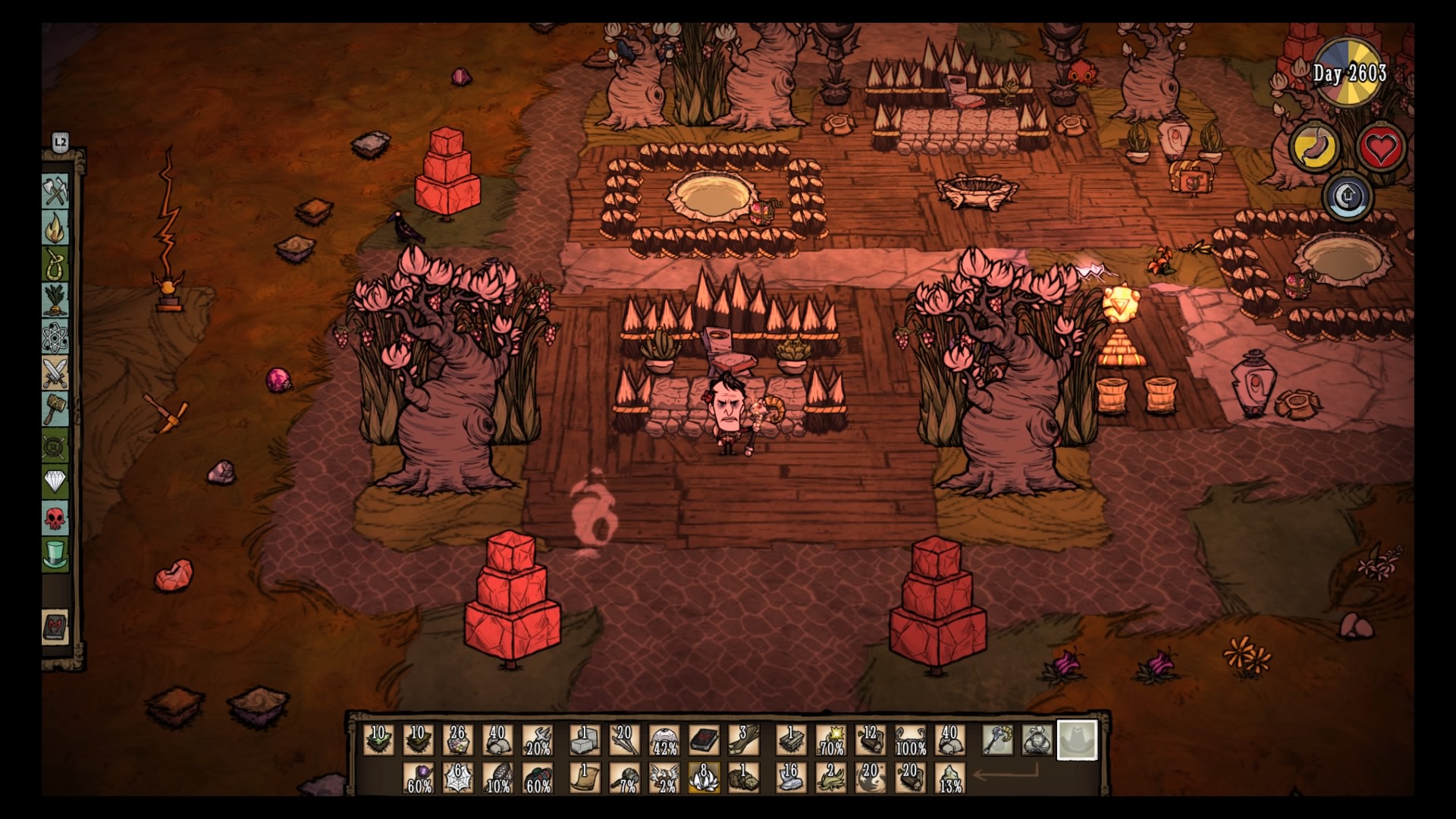This screenshot has width=1456, height=819.
Task: Switch to the Refine diamond tab
Action: [x=55, y=482]
